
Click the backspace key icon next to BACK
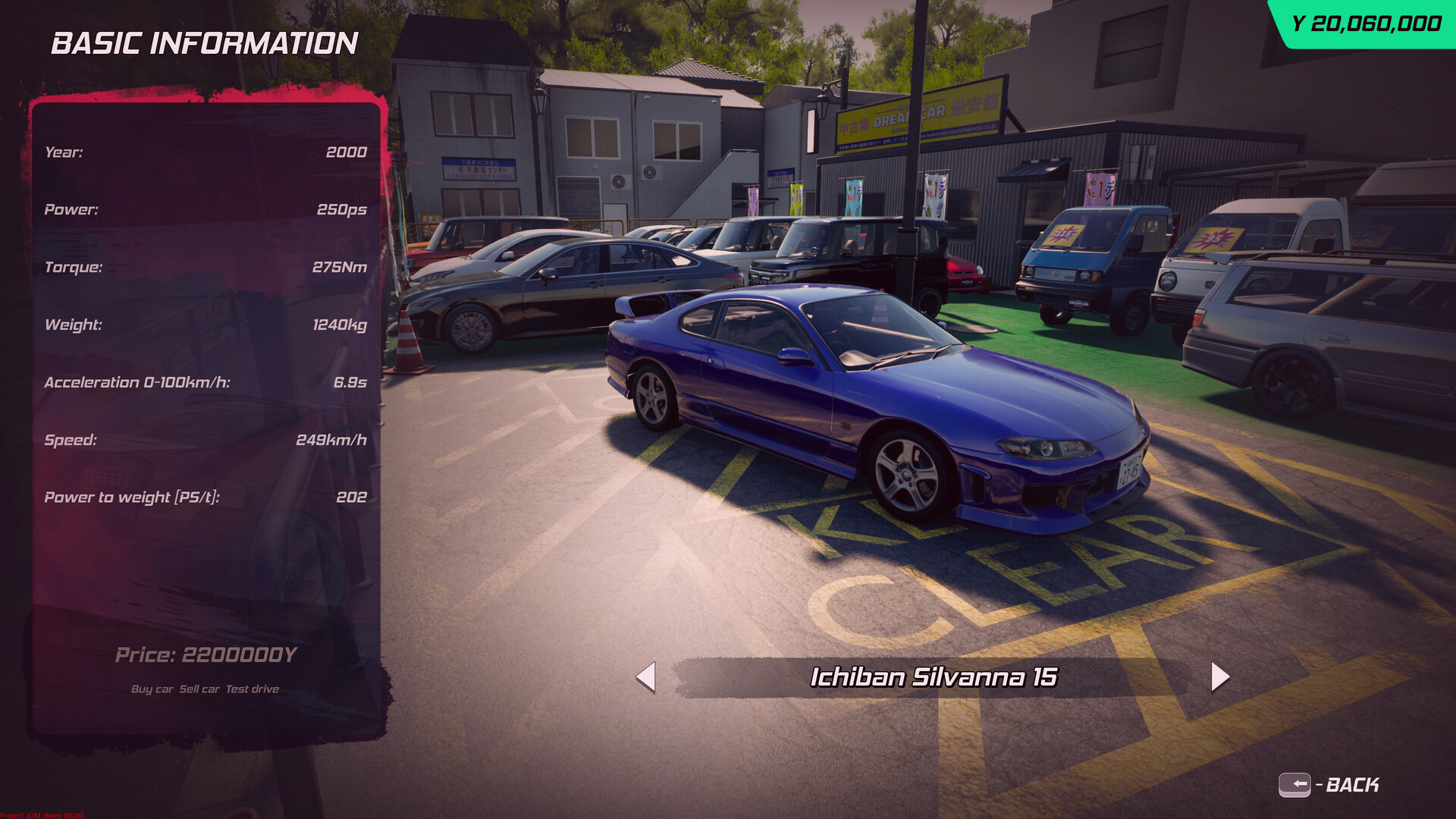pos(1297,786)
